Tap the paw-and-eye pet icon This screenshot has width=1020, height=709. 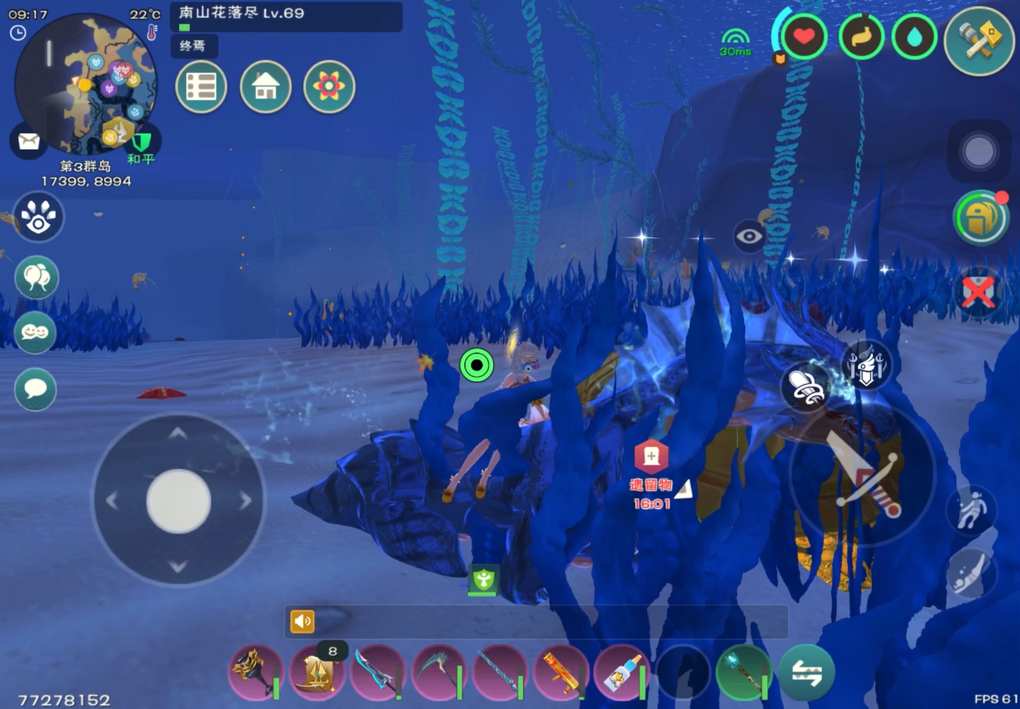[x=38, y=217]
